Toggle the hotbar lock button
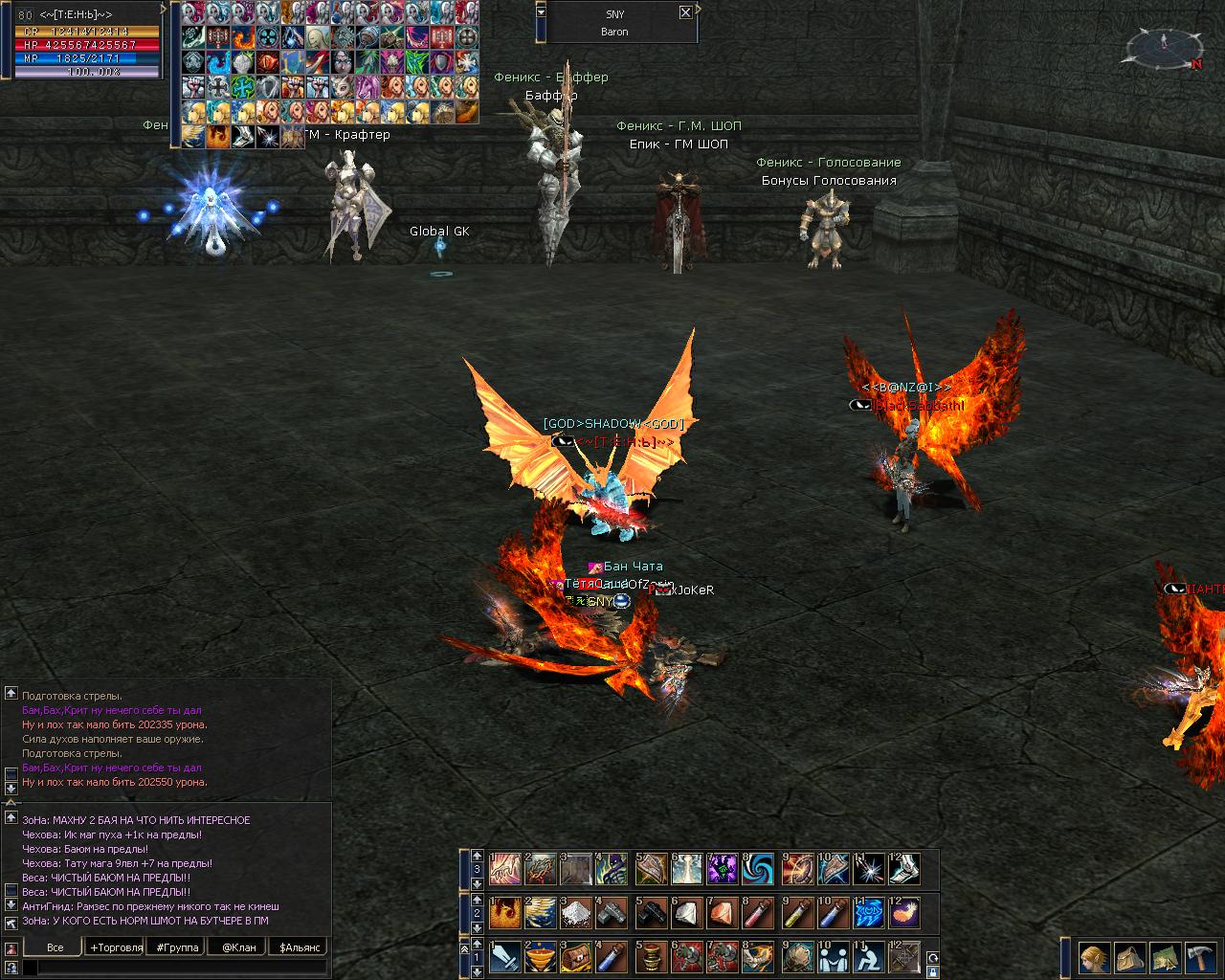The height and width of the screenshot is (980, 1225). coord(932,972)
